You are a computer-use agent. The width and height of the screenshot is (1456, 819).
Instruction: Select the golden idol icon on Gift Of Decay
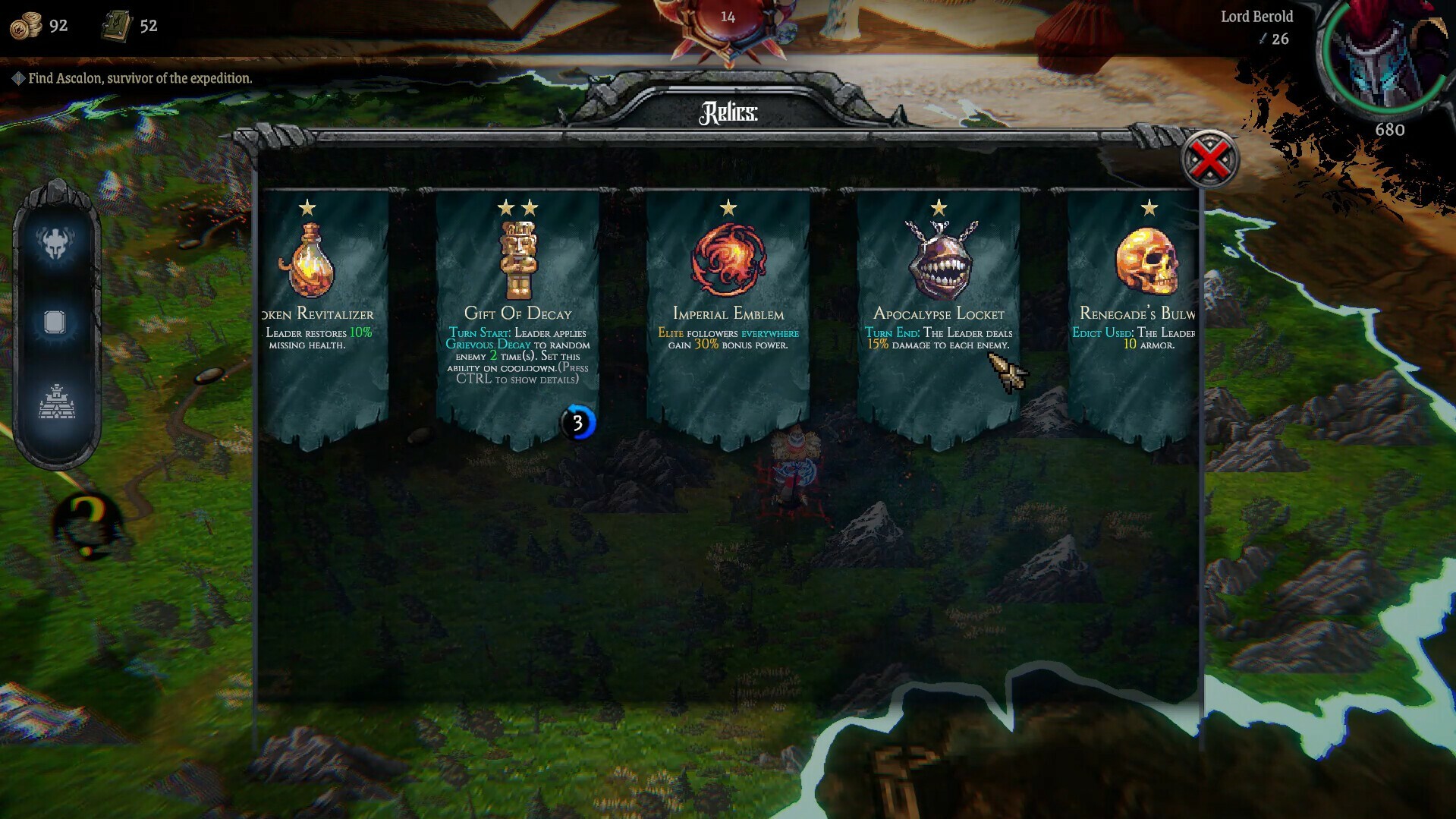coord(518,258)
